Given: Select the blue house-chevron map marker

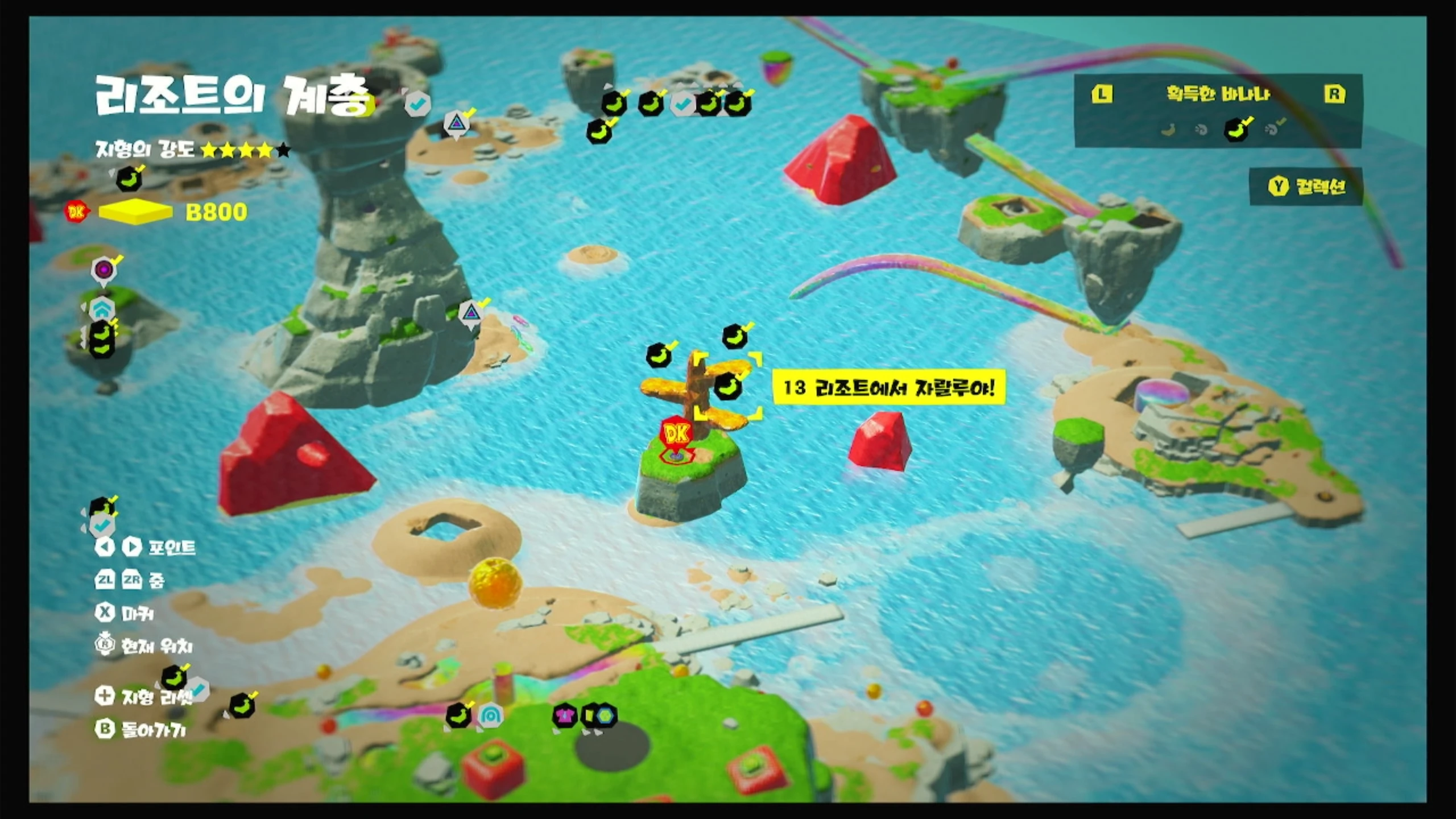Looking at the screenshot, I should pyautogui.click(x=102, y=309).
